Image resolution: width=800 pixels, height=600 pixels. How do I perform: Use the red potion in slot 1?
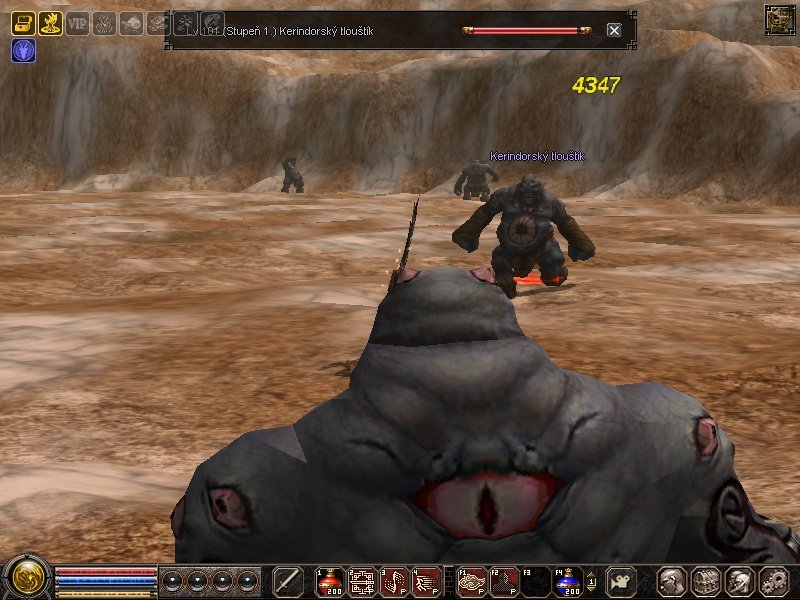point(331,581)
